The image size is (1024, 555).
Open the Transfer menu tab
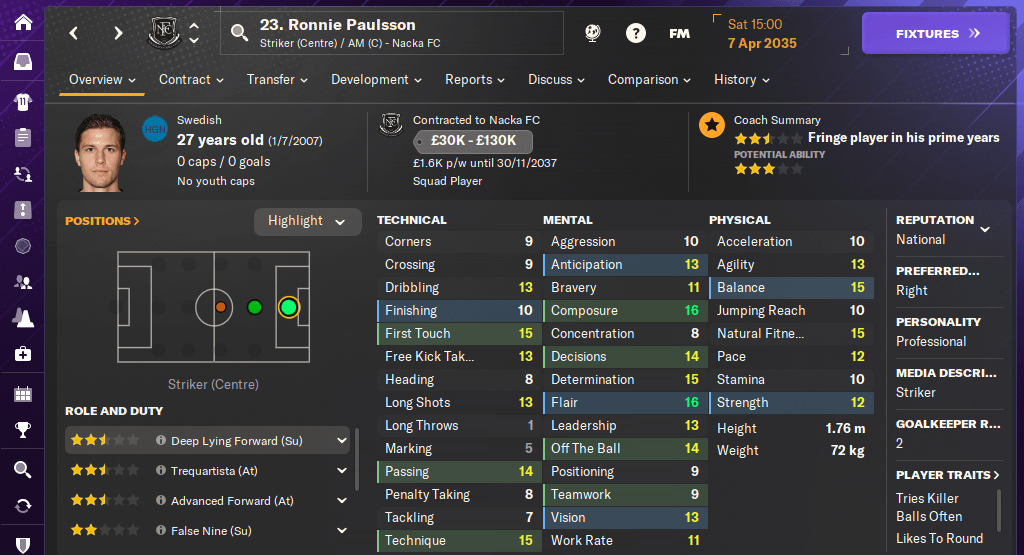pos(277,80)
